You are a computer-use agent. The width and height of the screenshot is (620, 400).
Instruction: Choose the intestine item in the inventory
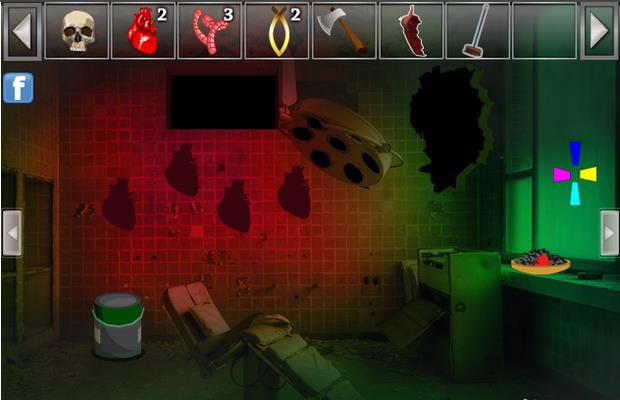(210, 31)
